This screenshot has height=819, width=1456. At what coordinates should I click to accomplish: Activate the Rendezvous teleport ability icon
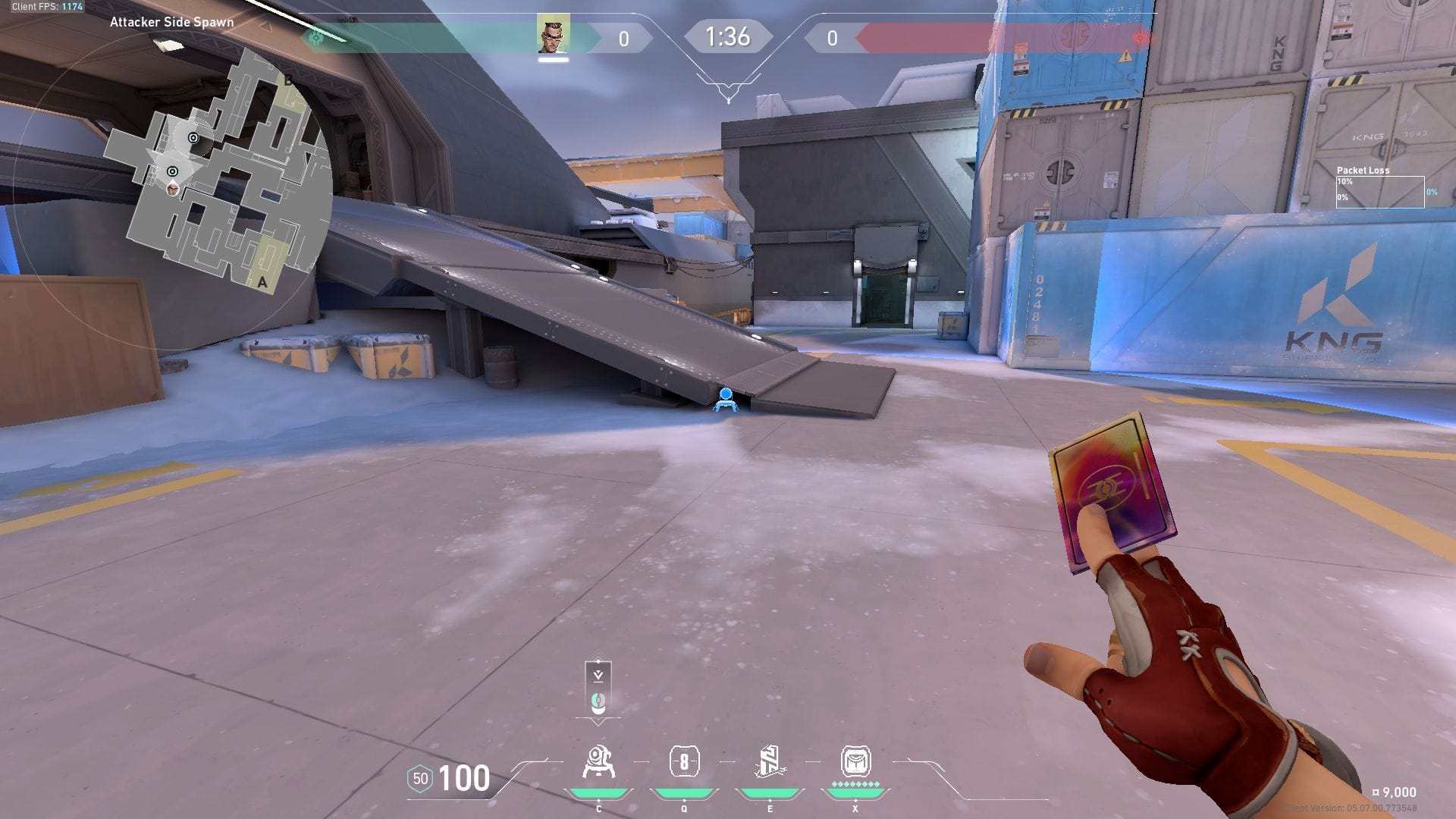coord(770,762)
